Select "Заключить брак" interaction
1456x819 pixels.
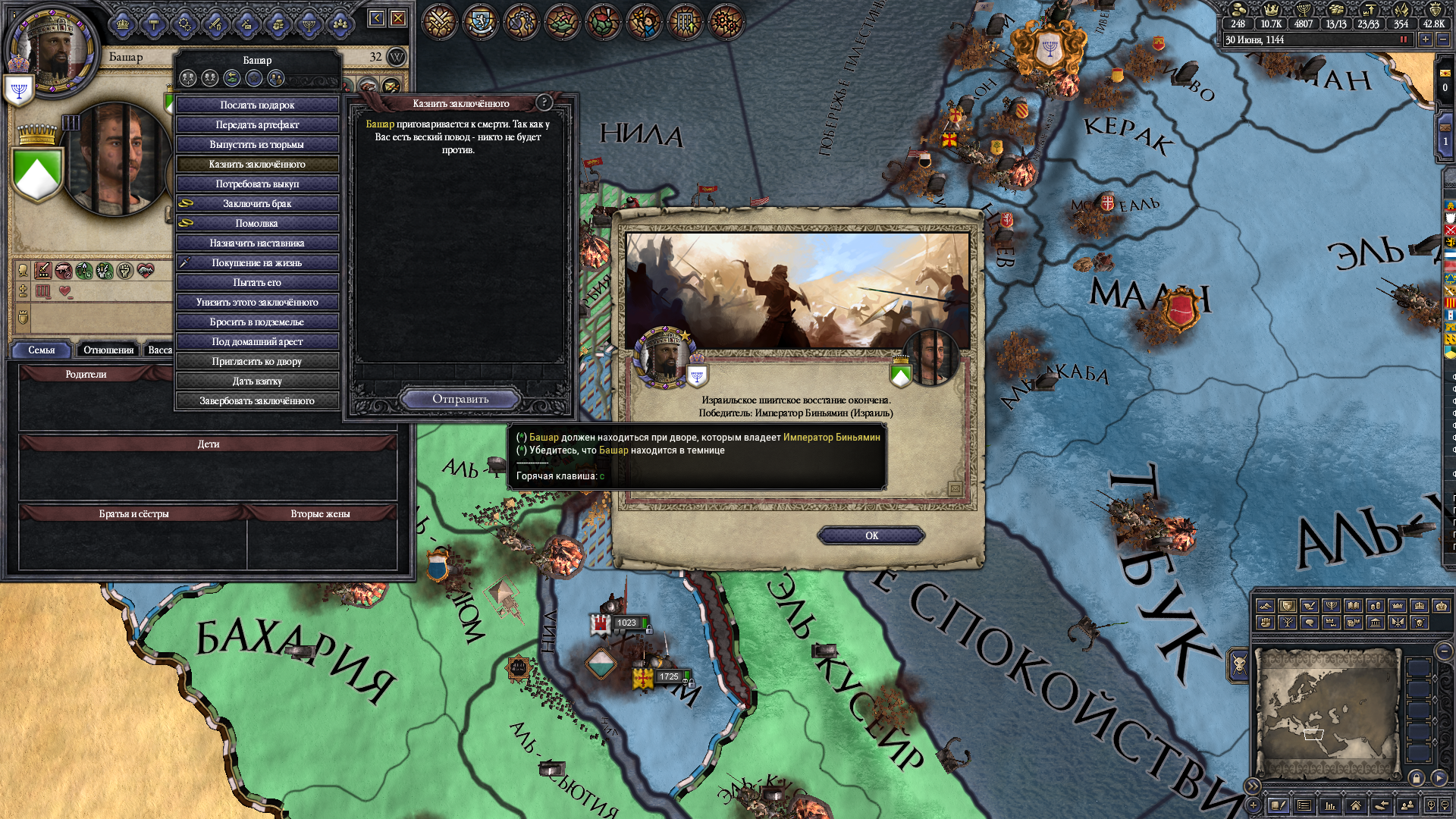(x=257, y=203)
